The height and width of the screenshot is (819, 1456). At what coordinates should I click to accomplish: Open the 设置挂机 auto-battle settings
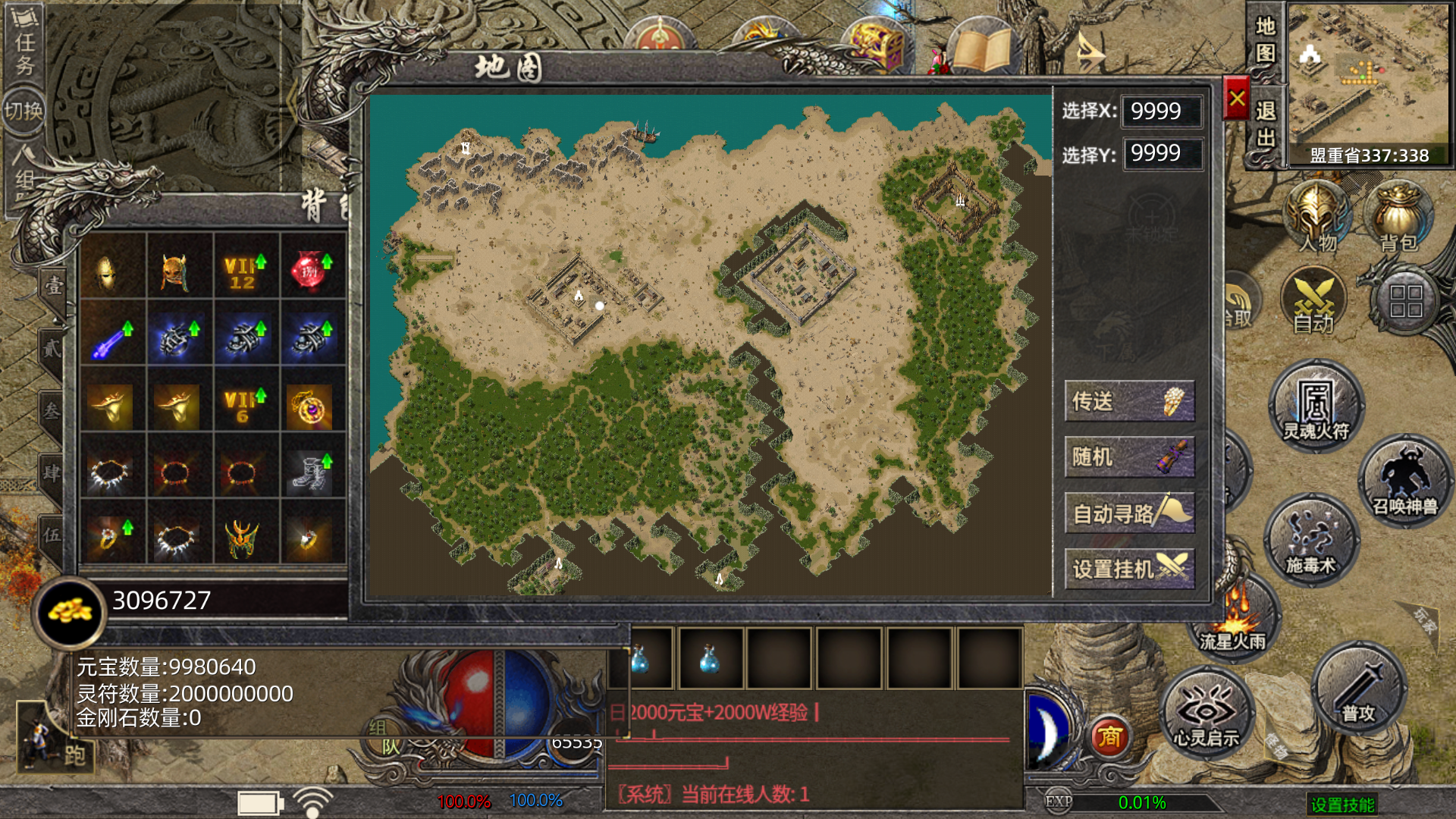click(x=1129, y=569)
